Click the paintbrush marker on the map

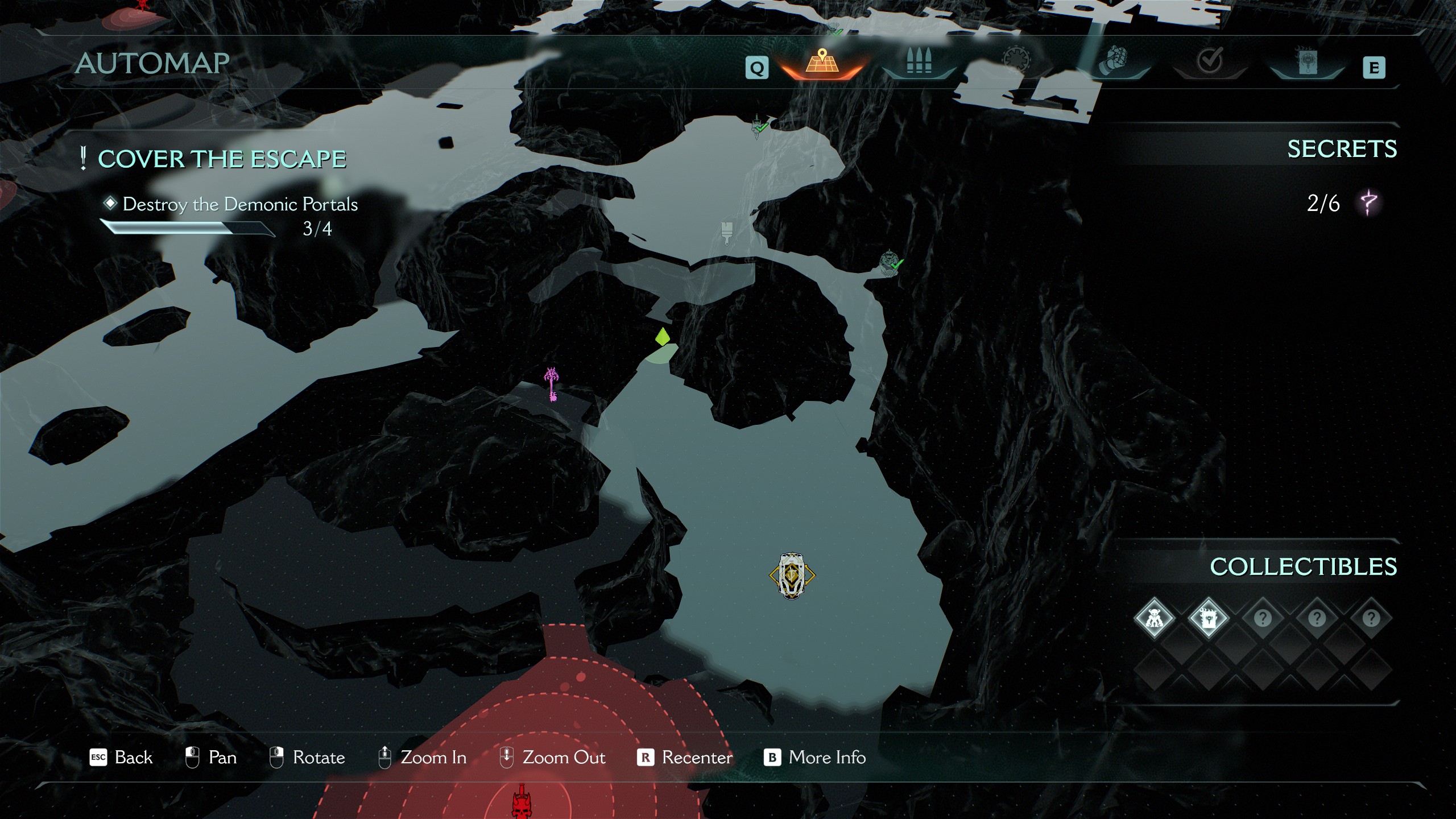point(726,233)
